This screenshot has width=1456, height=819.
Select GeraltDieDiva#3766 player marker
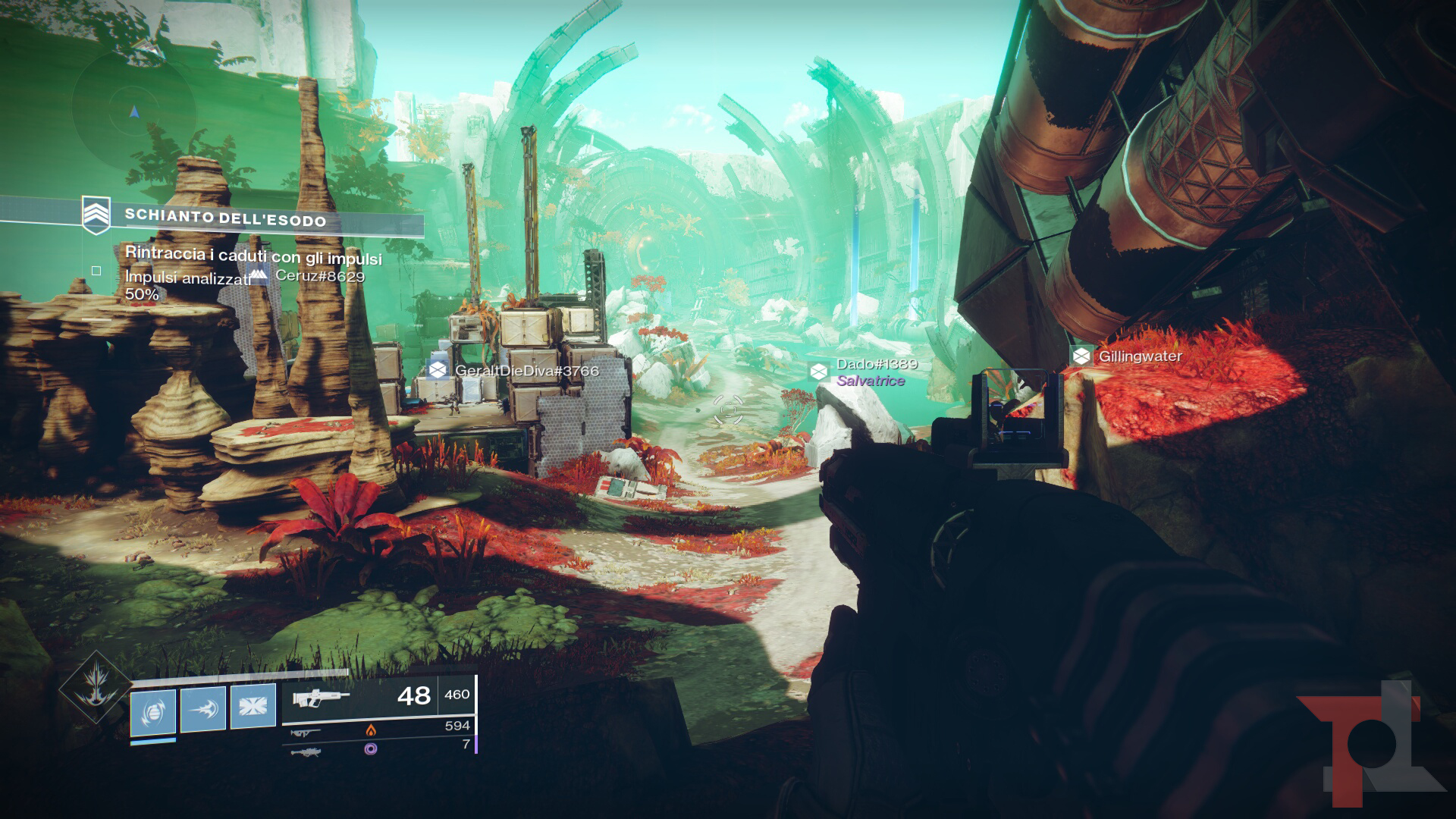click(514, 371)
